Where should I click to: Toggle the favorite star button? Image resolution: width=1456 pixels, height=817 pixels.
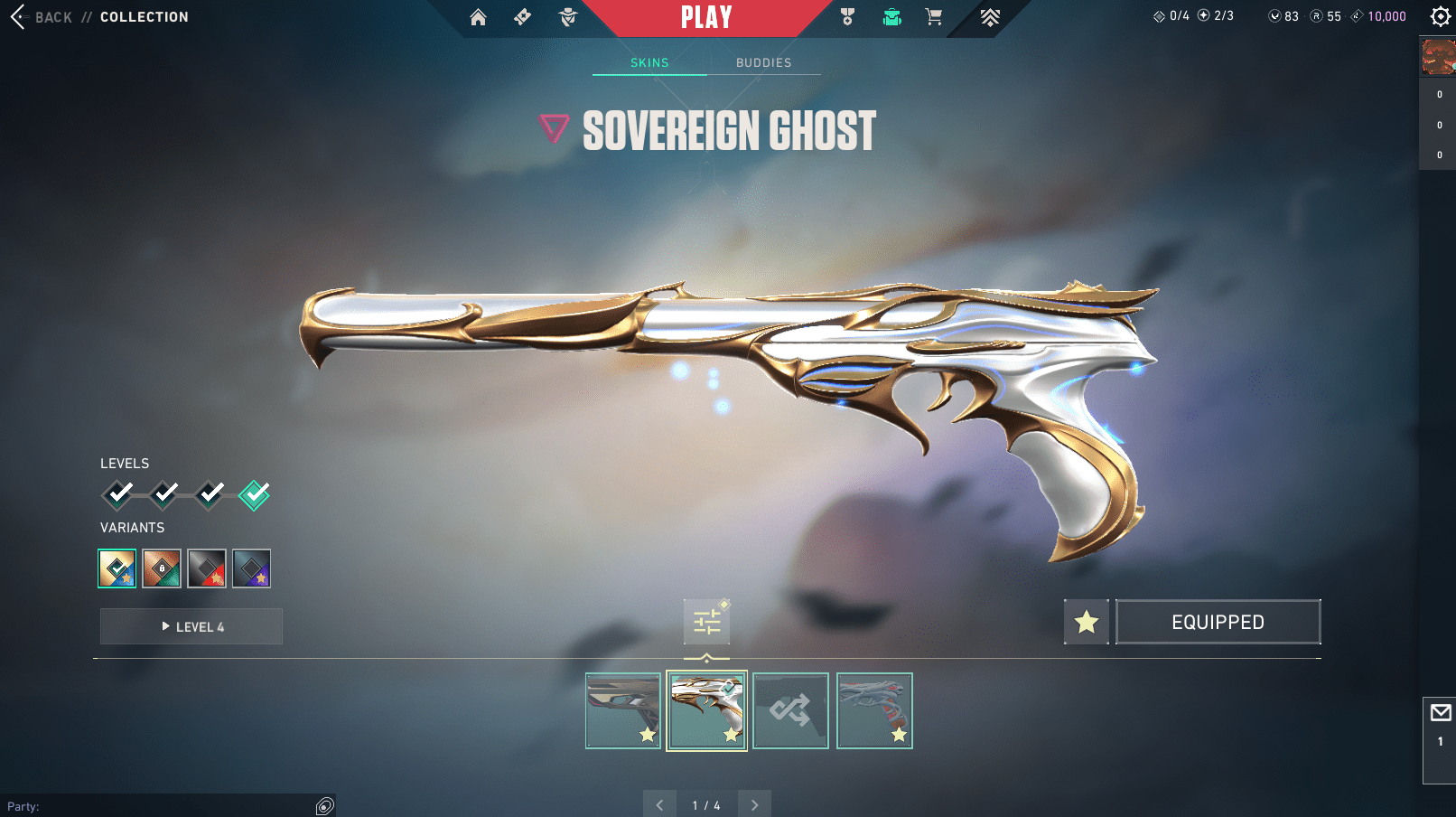coord(1086,622)
